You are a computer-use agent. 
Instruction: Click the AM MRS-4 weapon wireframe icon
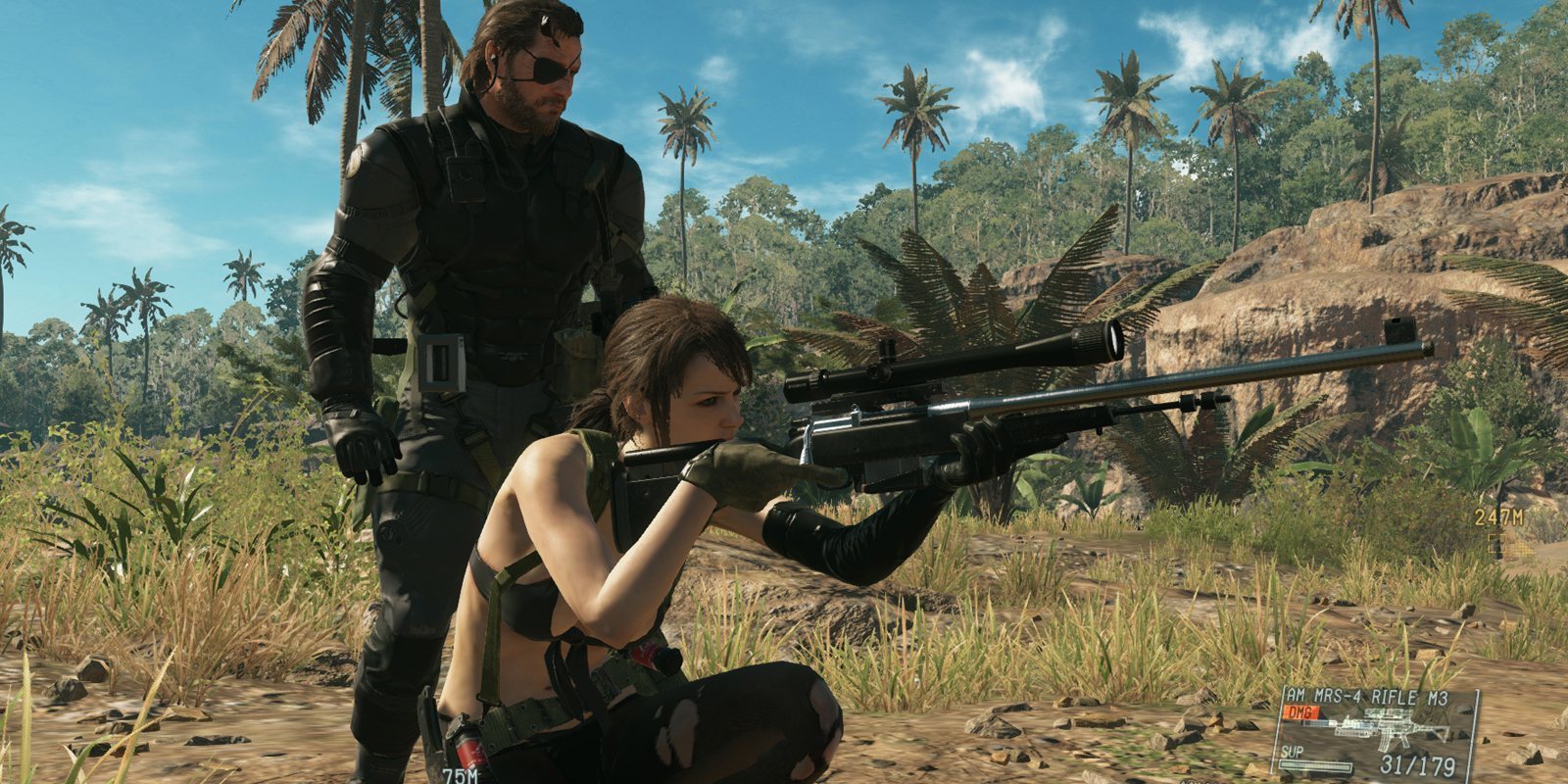coord(1388,727)
